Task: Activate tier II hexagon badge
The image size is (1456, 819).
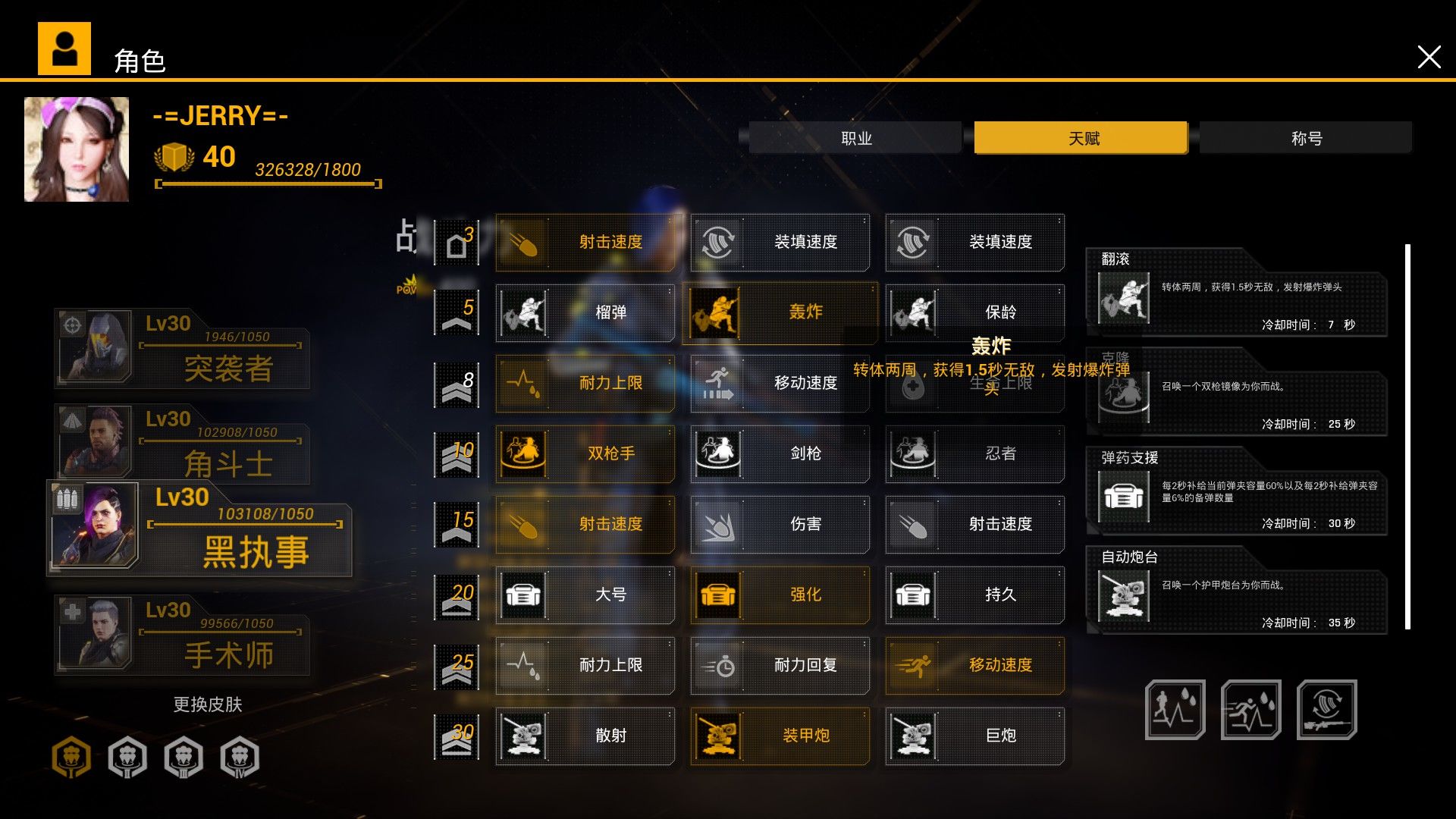Action: pos(127,757)
